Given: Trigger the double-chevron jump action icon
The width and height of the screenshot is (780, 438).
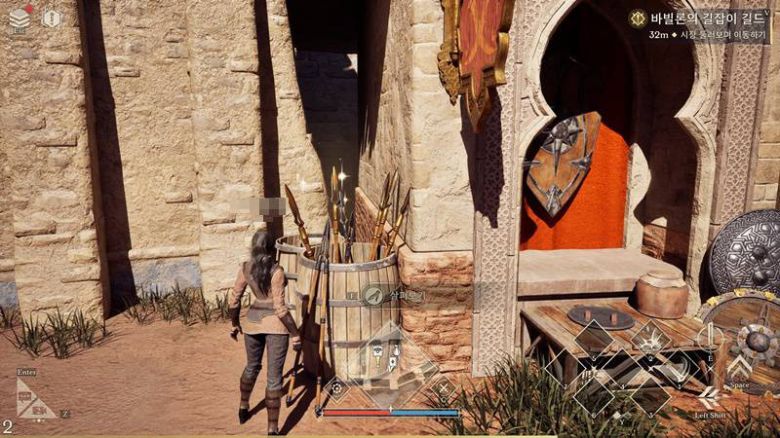Looking at the screenshot, I should tap(740, 366).
